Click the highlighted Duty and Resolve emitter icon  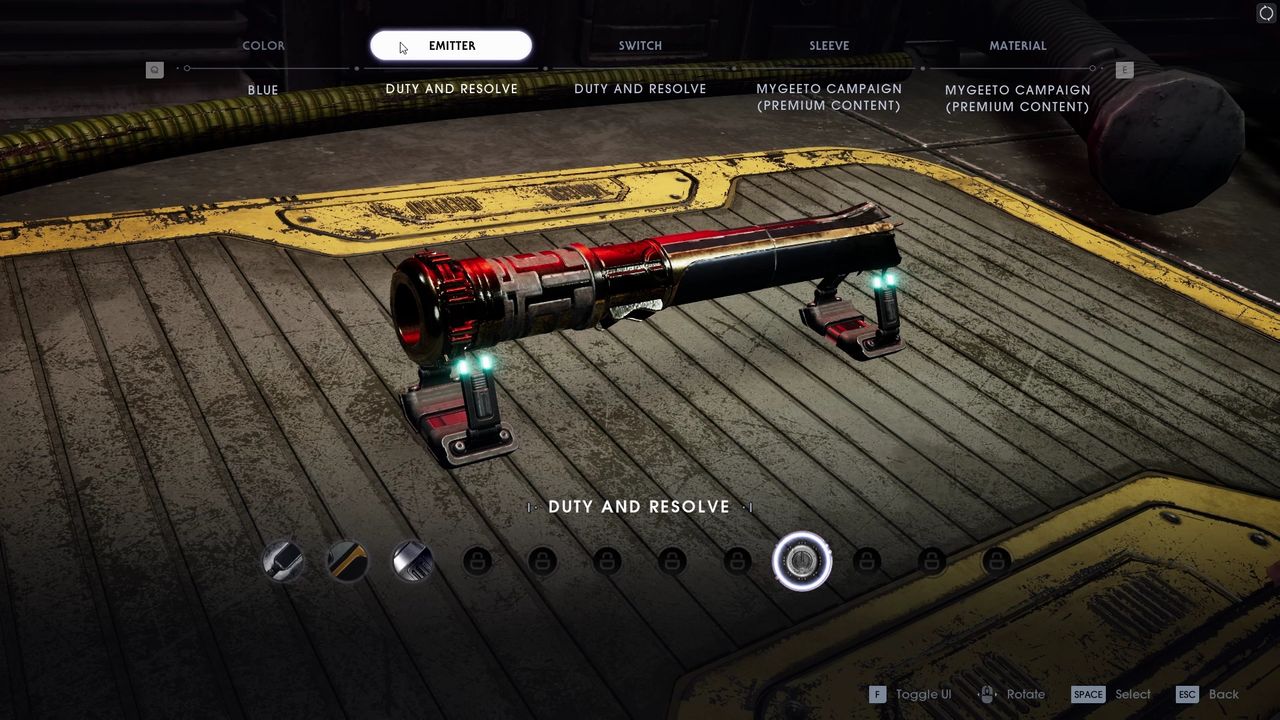click(802, 561)
